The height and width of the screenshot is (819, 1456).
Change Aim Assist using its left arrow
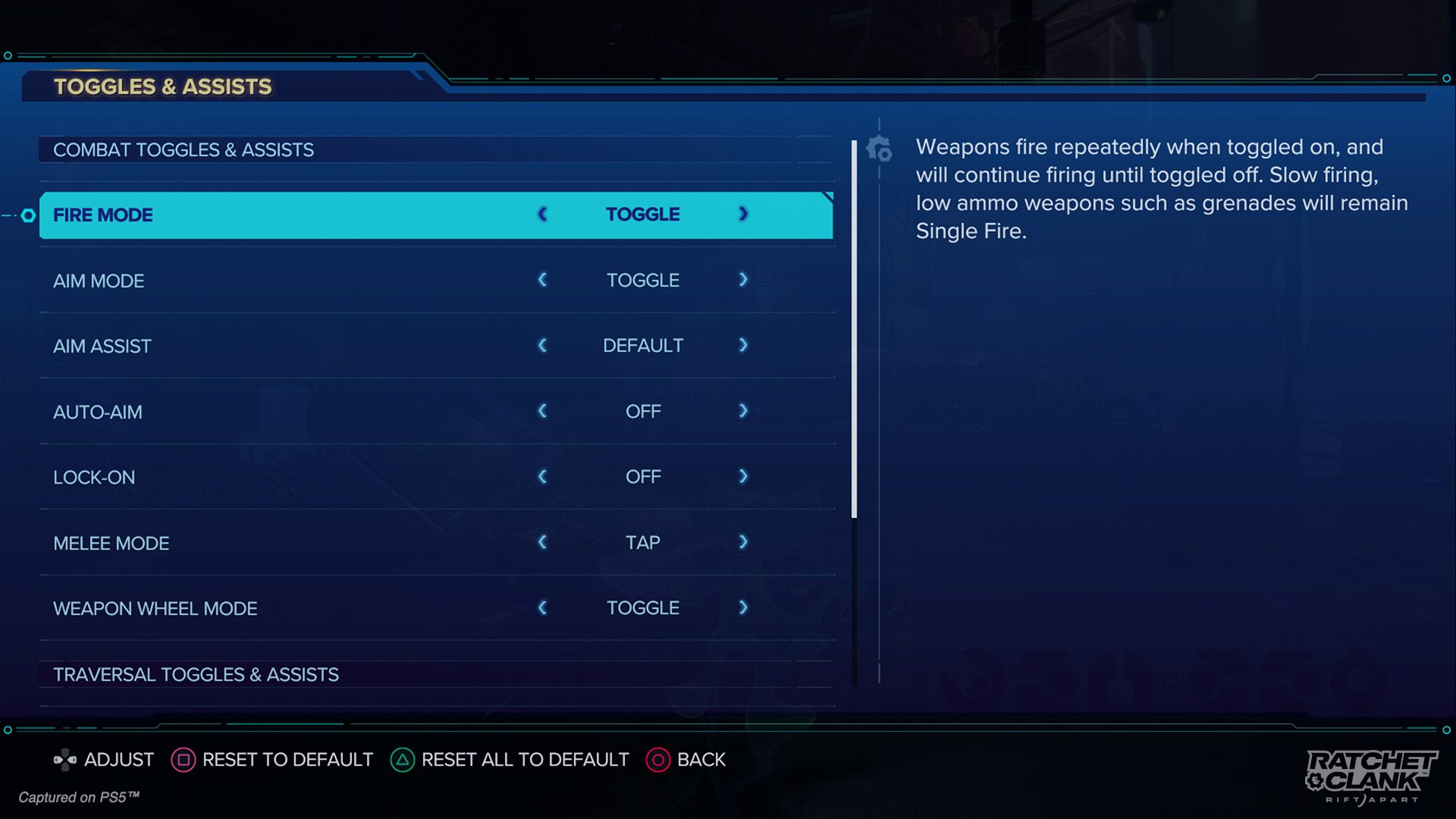point(542,346)
